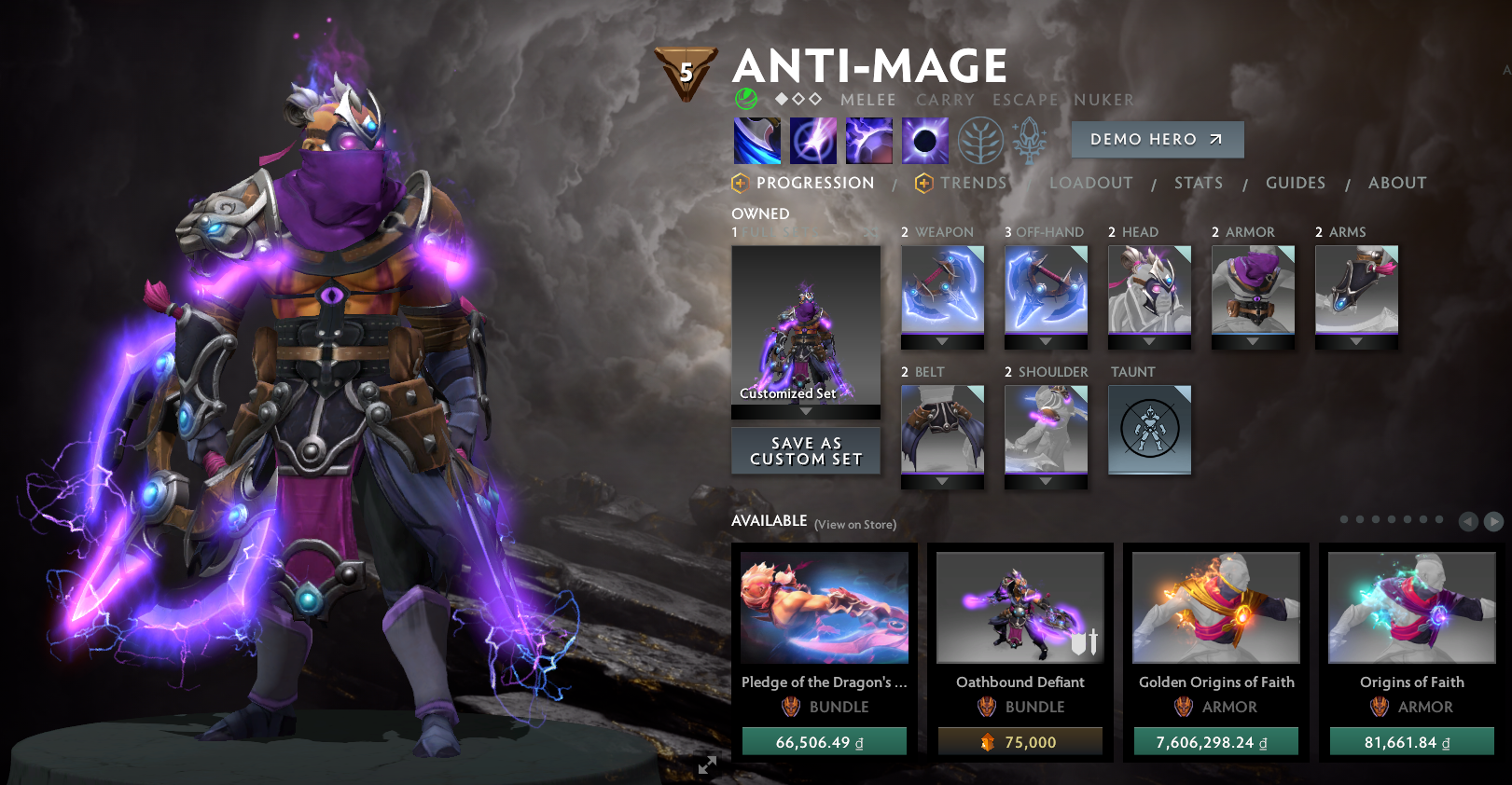View the Mana Void ultimate icon

tap(924, 140)
